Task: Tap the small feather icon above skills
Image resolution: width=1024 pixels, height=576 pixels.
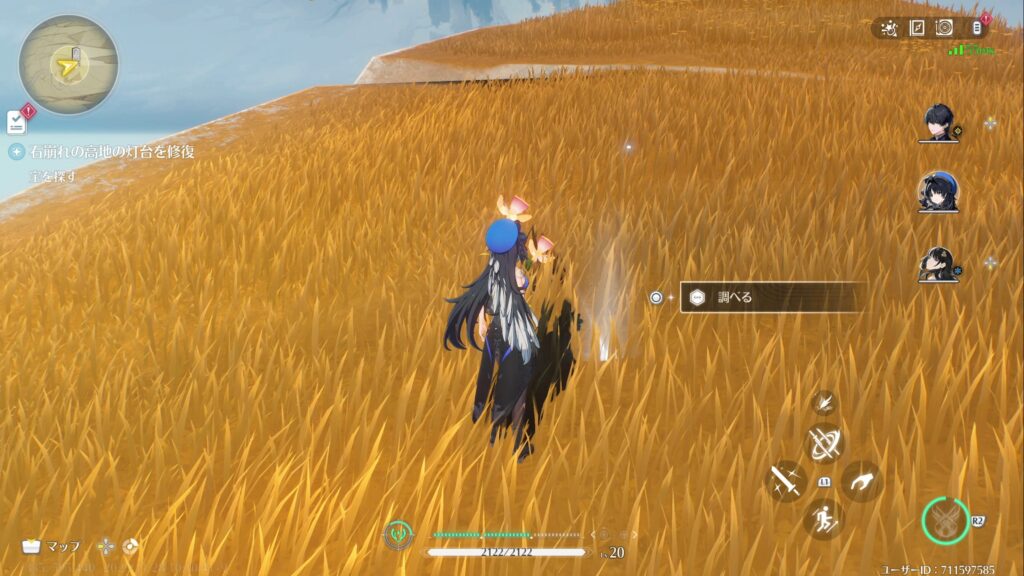Action: (825, 402)
